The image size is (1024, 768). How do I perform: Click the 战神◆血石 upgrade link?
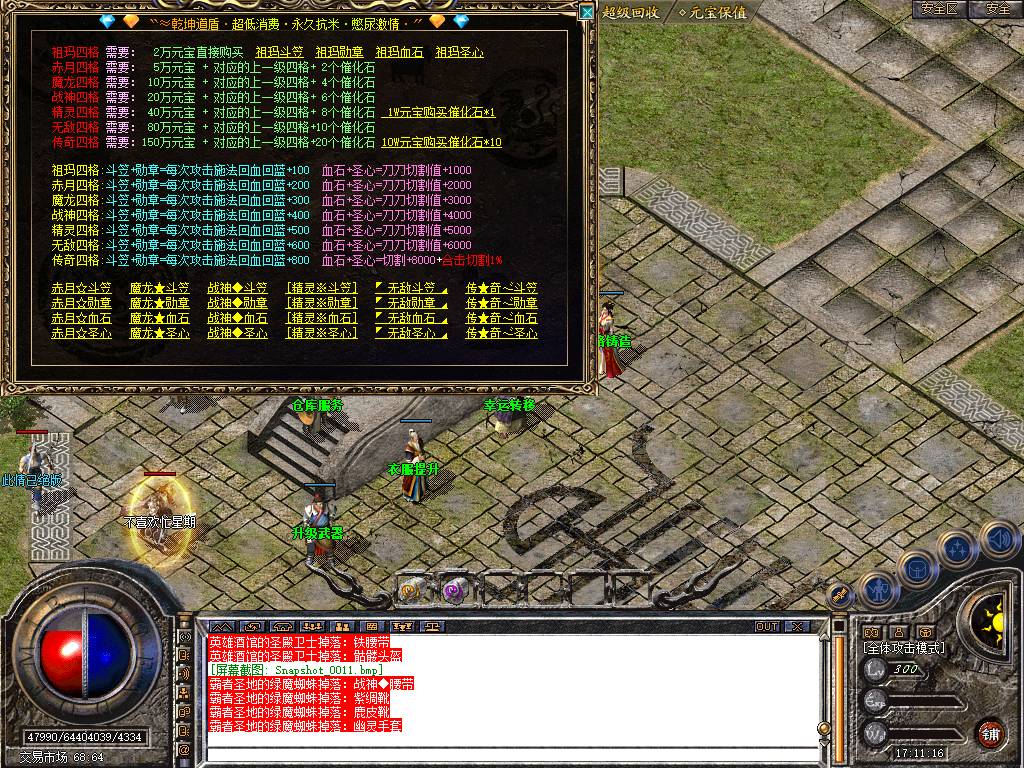pyautogui.click(x=237, y=319)
